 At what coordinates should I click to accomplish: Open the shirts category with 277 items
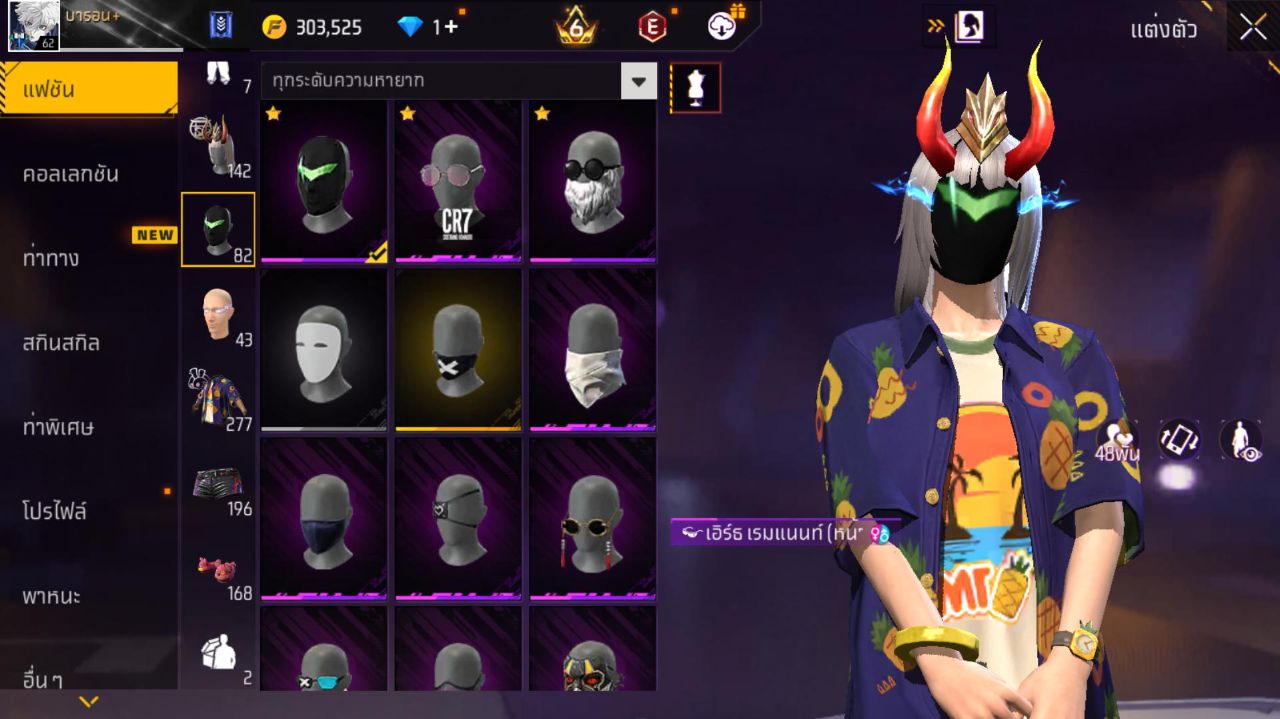[218, 398]
